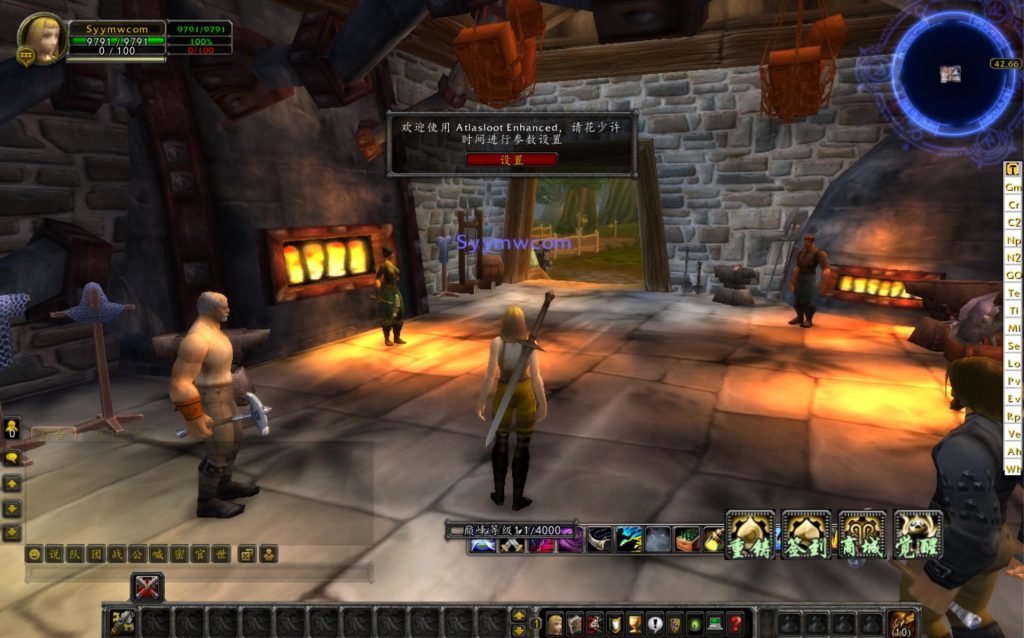Click the yellow speech bubble chat button
Image resolution: width=1024 pixels, height=638 pixels.
point(12,458)
